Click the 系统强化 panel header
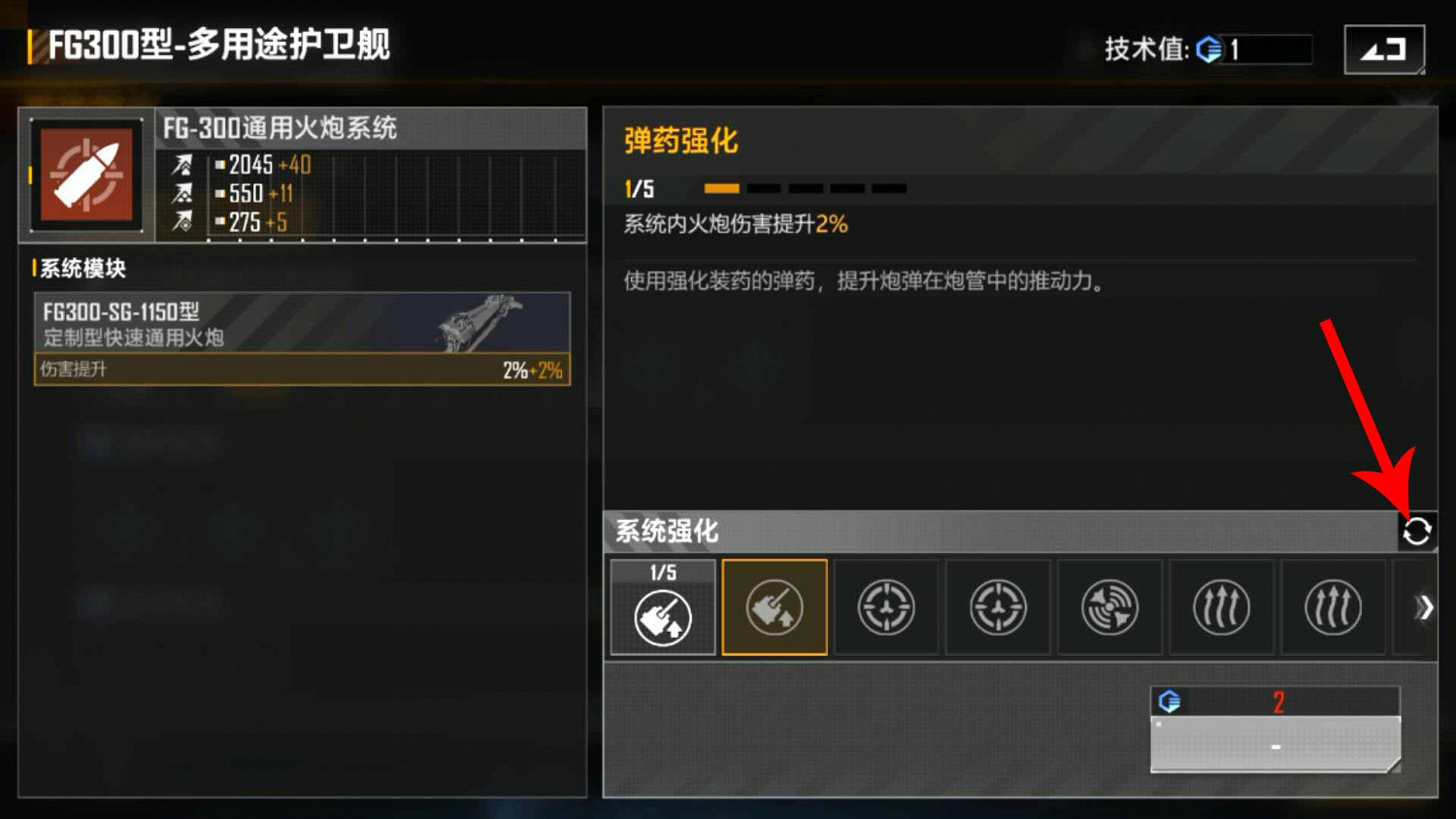Image resolution: width=1456 pixels, height=819 pixels. pos(666,532)
